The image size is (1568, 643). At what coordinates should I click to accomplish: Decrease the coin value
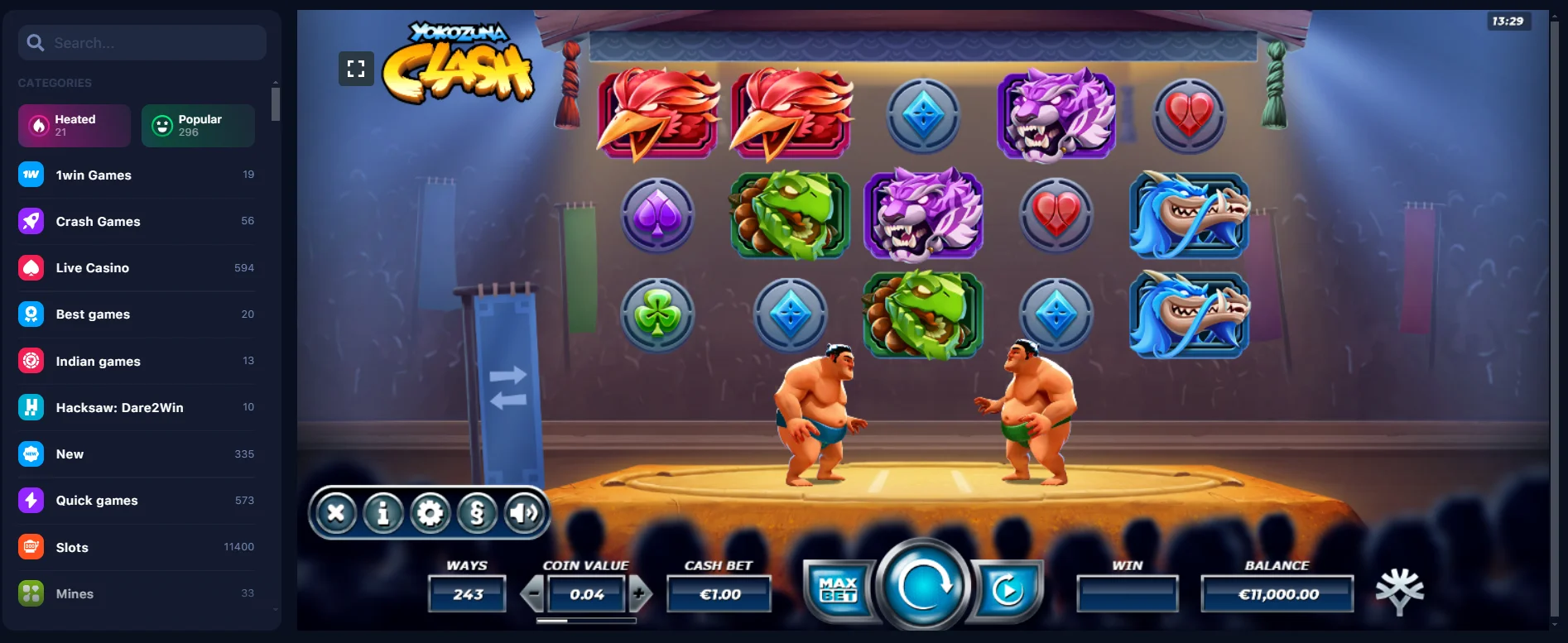(x=532, y=593)
